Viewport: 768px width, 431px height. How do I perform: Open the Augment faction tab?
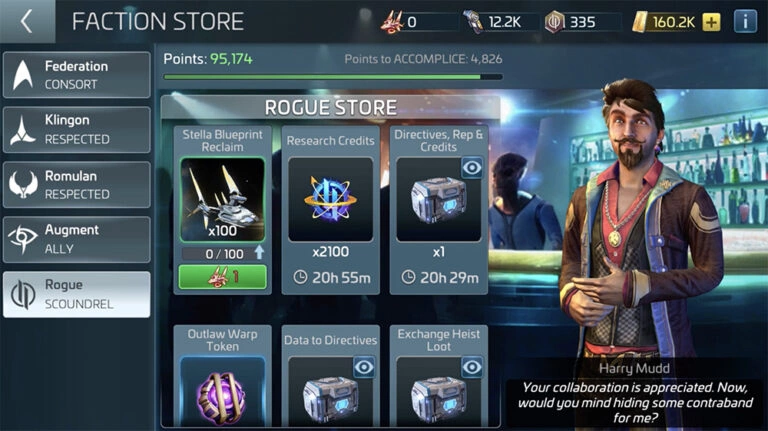click(77, 239)
